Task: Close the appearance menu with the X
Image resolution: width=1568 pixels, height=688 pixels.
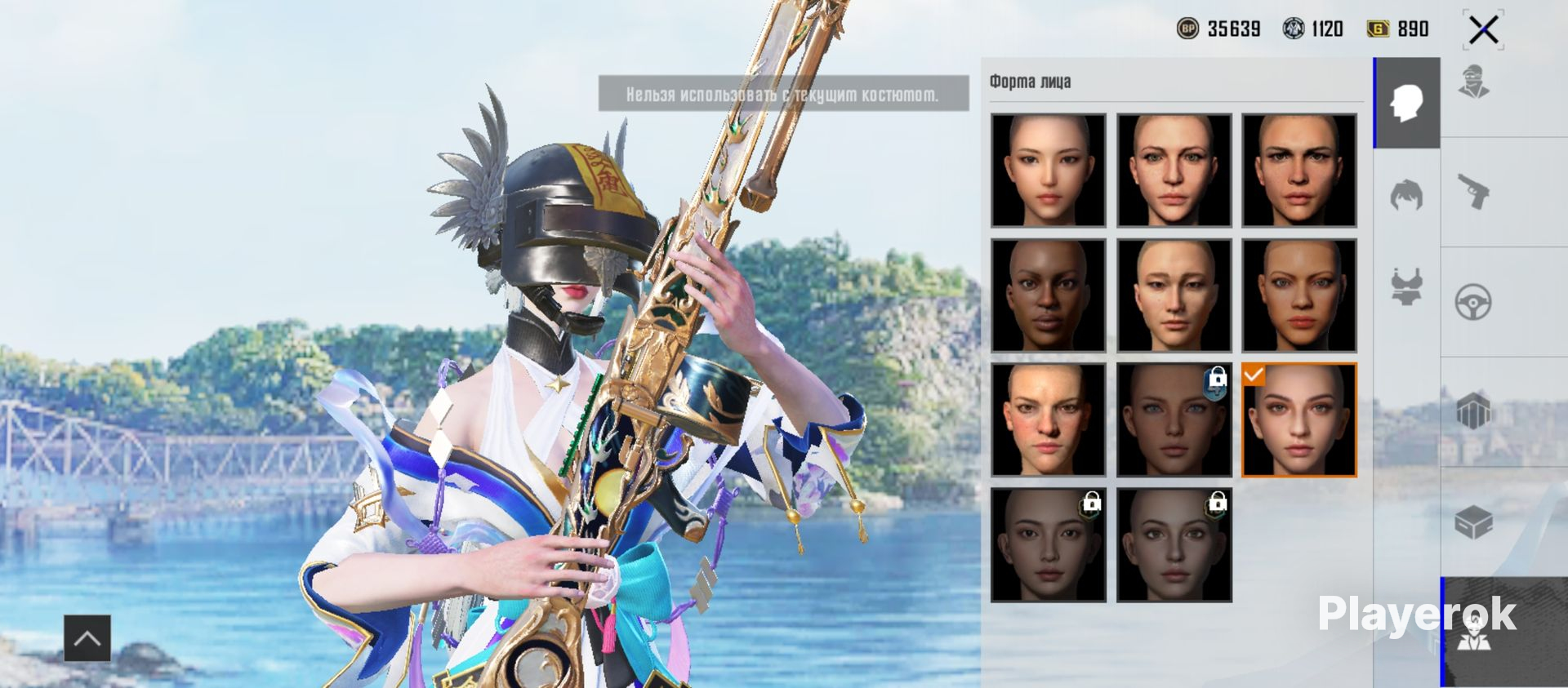Action: tap(1483, 30)
